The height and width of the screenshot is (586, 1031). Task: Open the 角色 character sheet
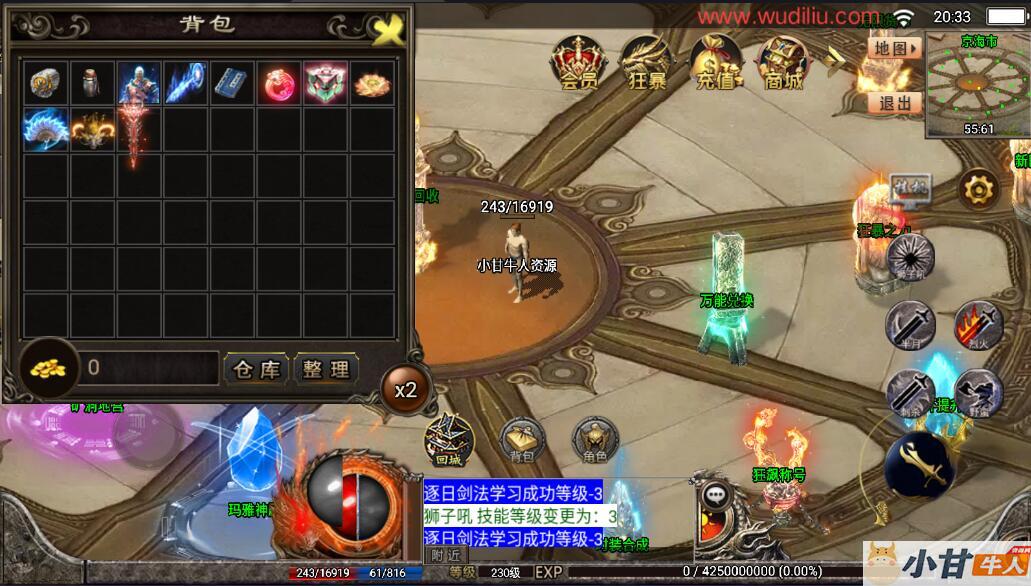595,438
